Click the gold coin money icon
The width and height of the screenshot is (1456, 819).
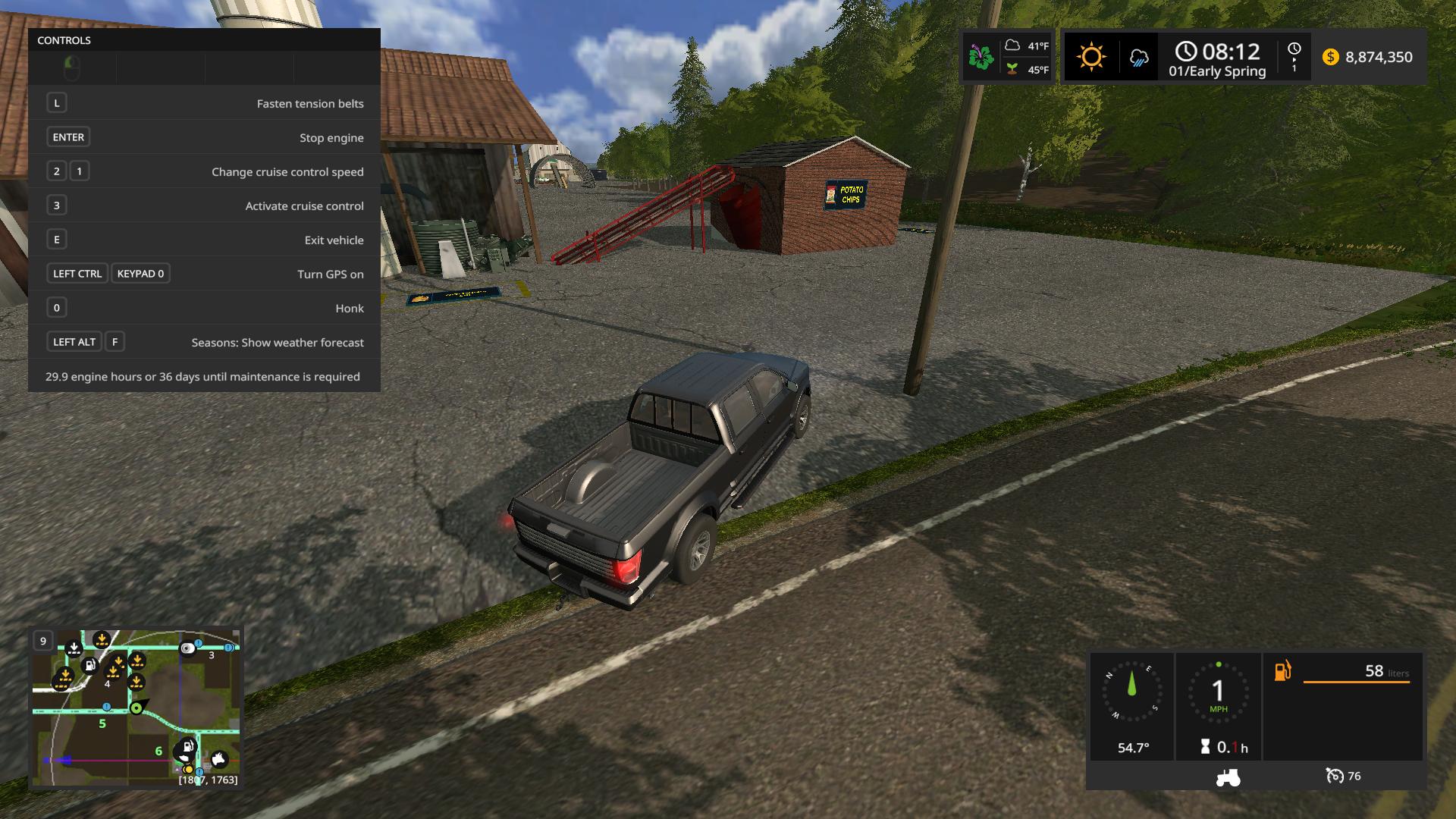1330,57
